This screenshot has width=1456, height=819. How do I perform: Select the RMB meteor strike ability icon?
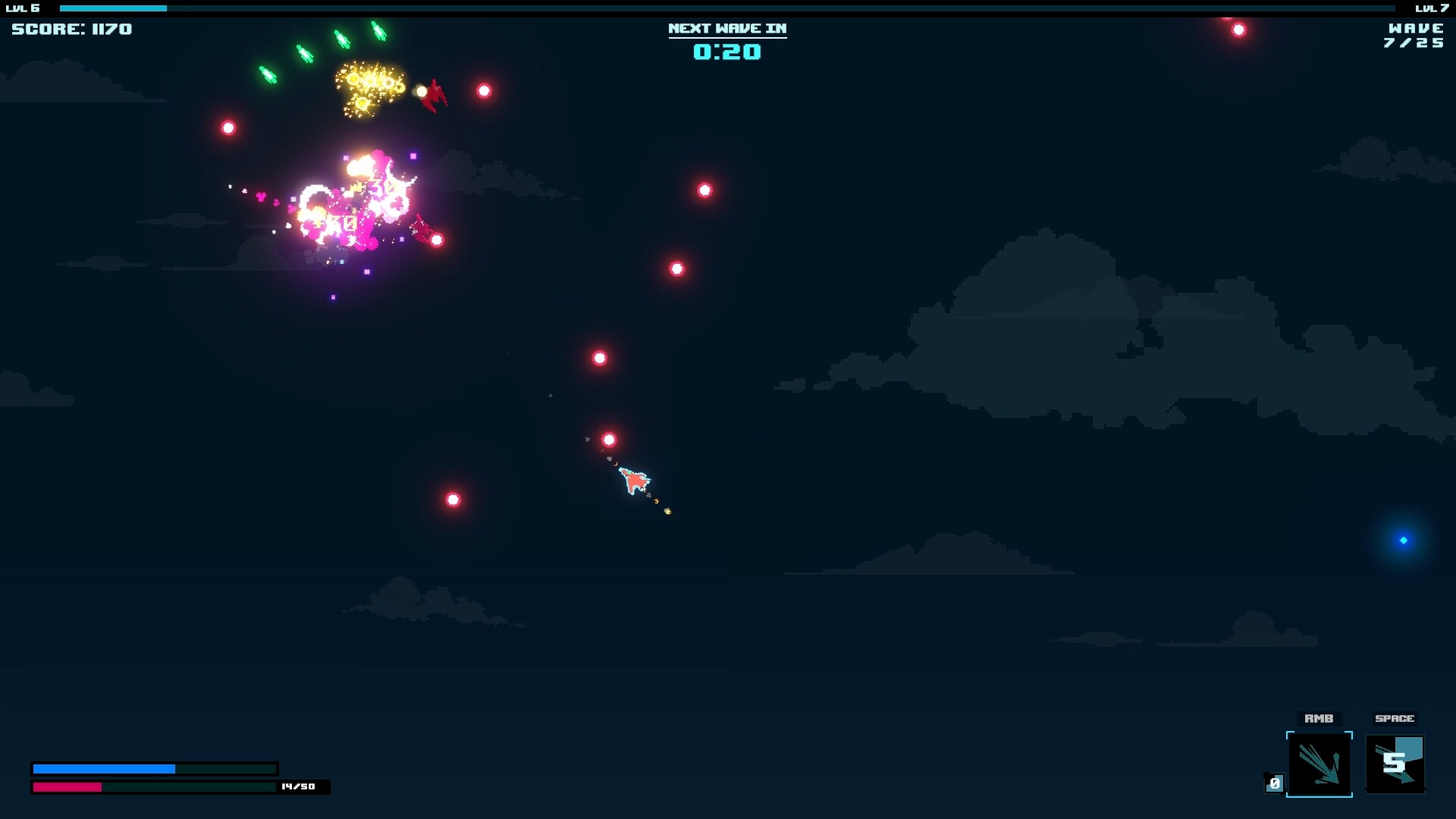tap(1319, 764)
